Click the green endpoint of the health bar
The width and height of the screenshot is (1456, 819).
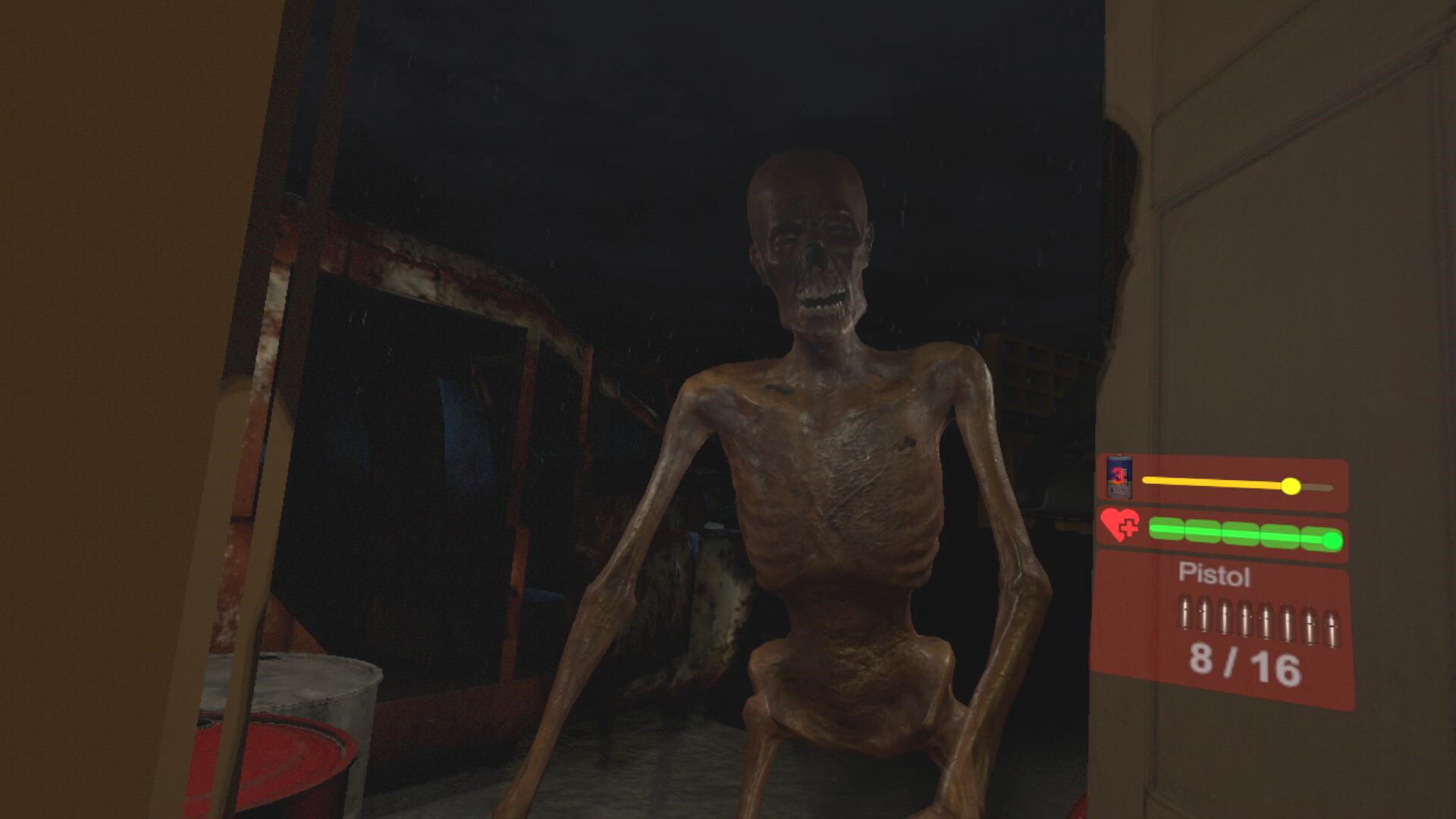pos(1331,540)
